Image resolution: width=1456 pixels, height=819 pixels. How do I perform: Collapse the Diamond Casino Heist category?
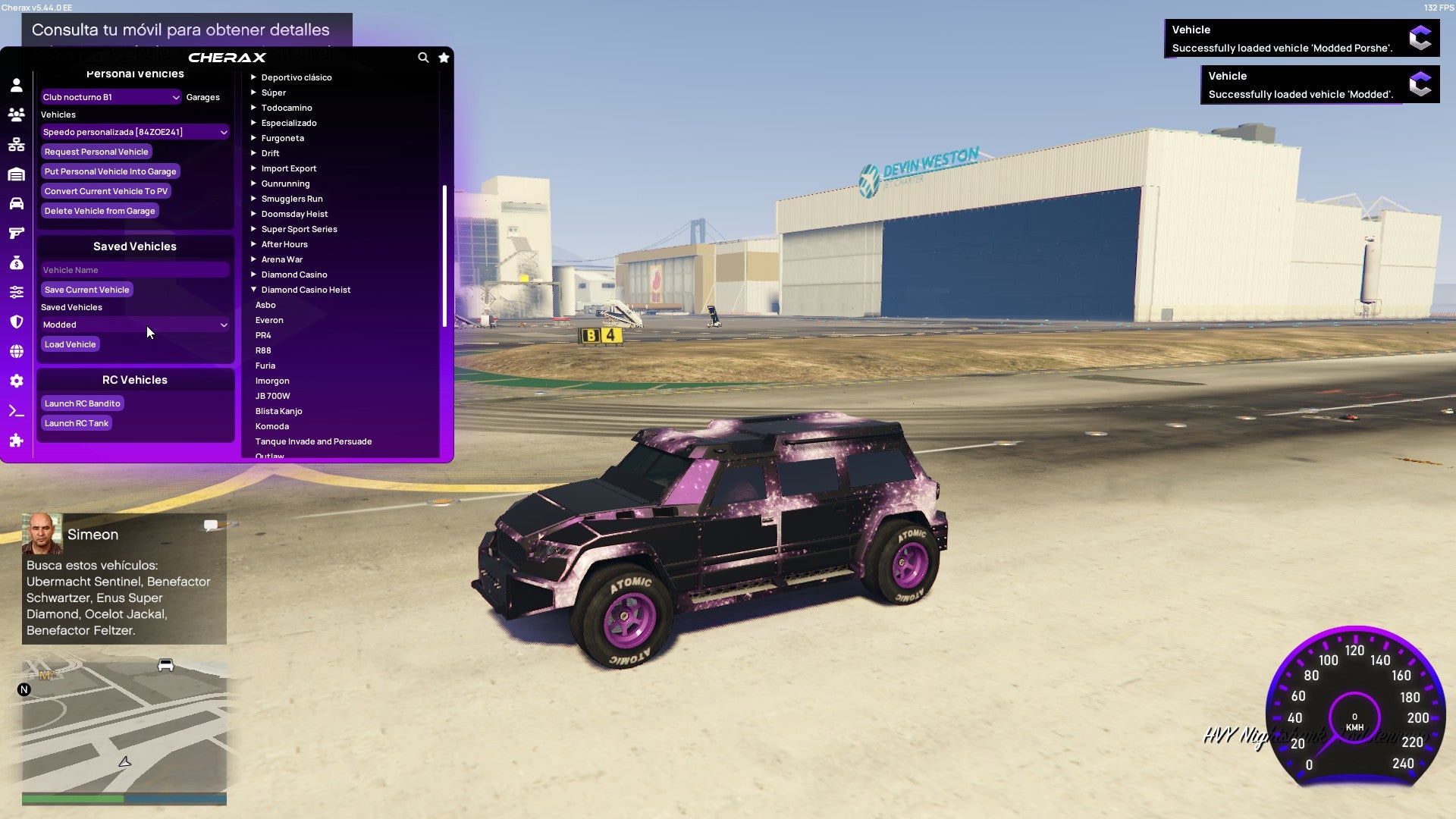pyautogui.click(x=306, y=290)
